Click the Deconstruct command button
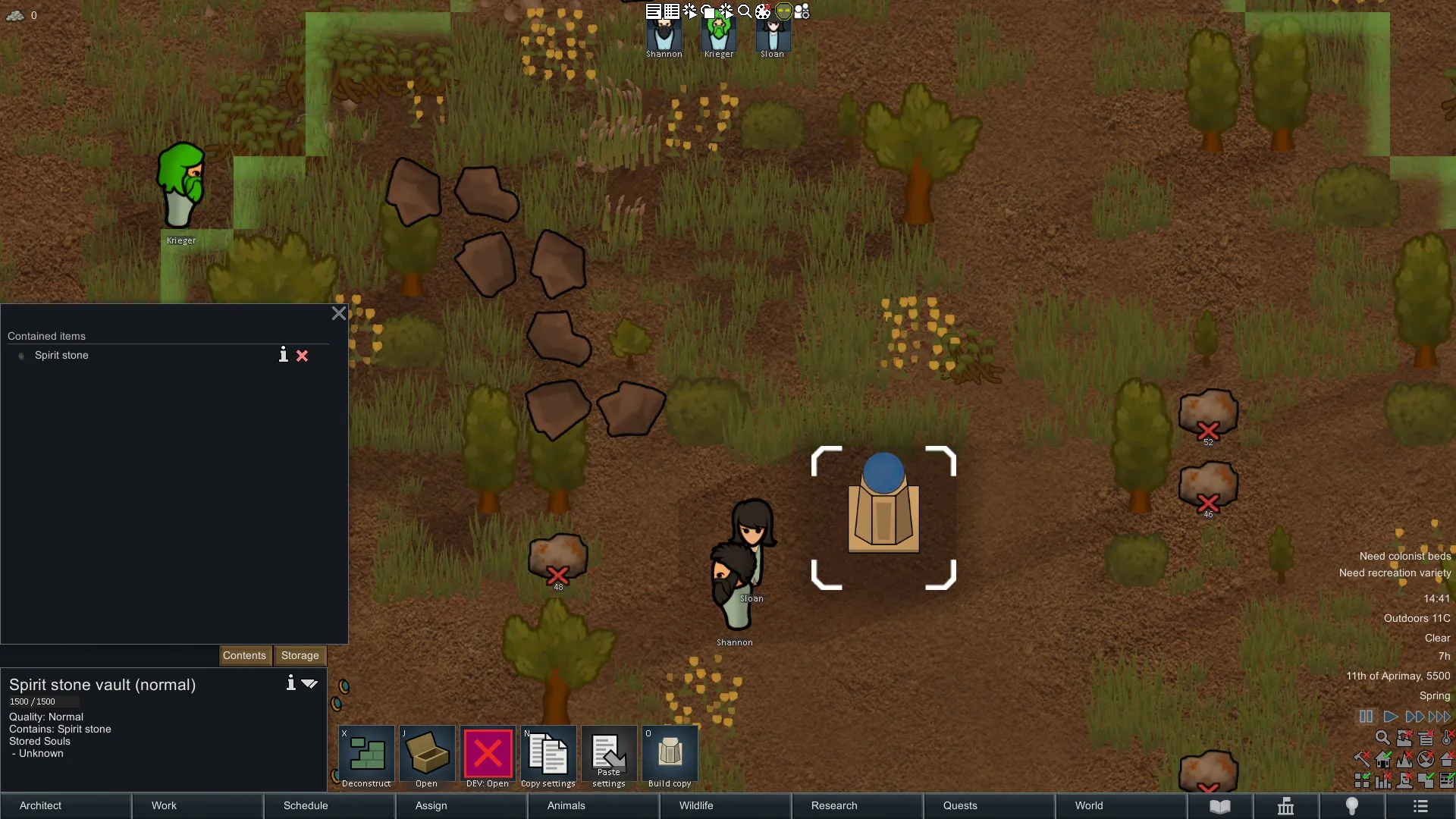Image resolution: width=1456 pixels, height=819 pixels. tap(367, 757)
